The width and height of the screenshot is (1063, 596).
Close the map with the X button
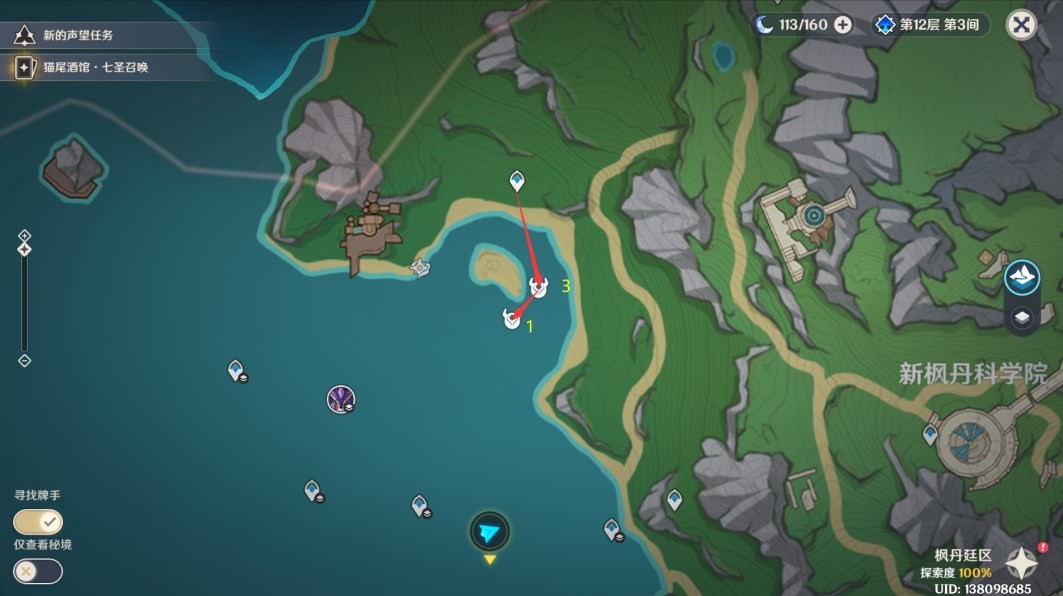1021,24
